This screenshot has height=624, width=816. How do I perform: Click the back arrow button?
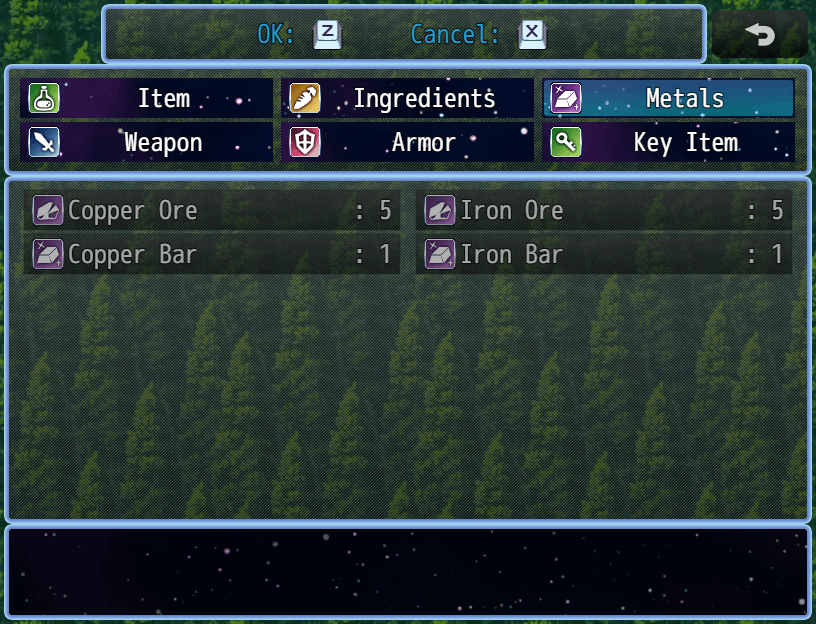tap(760, 35)
